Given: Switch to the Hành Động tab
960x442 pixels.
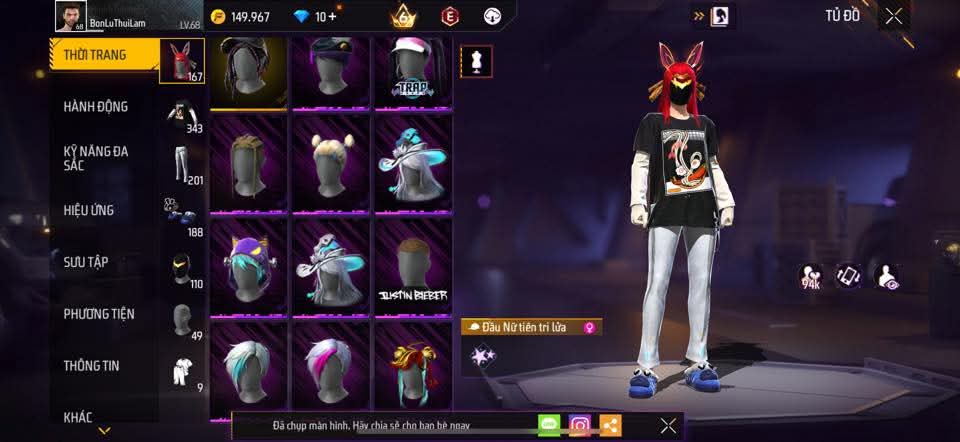Looking at the screenshot, I should (96, 107).
